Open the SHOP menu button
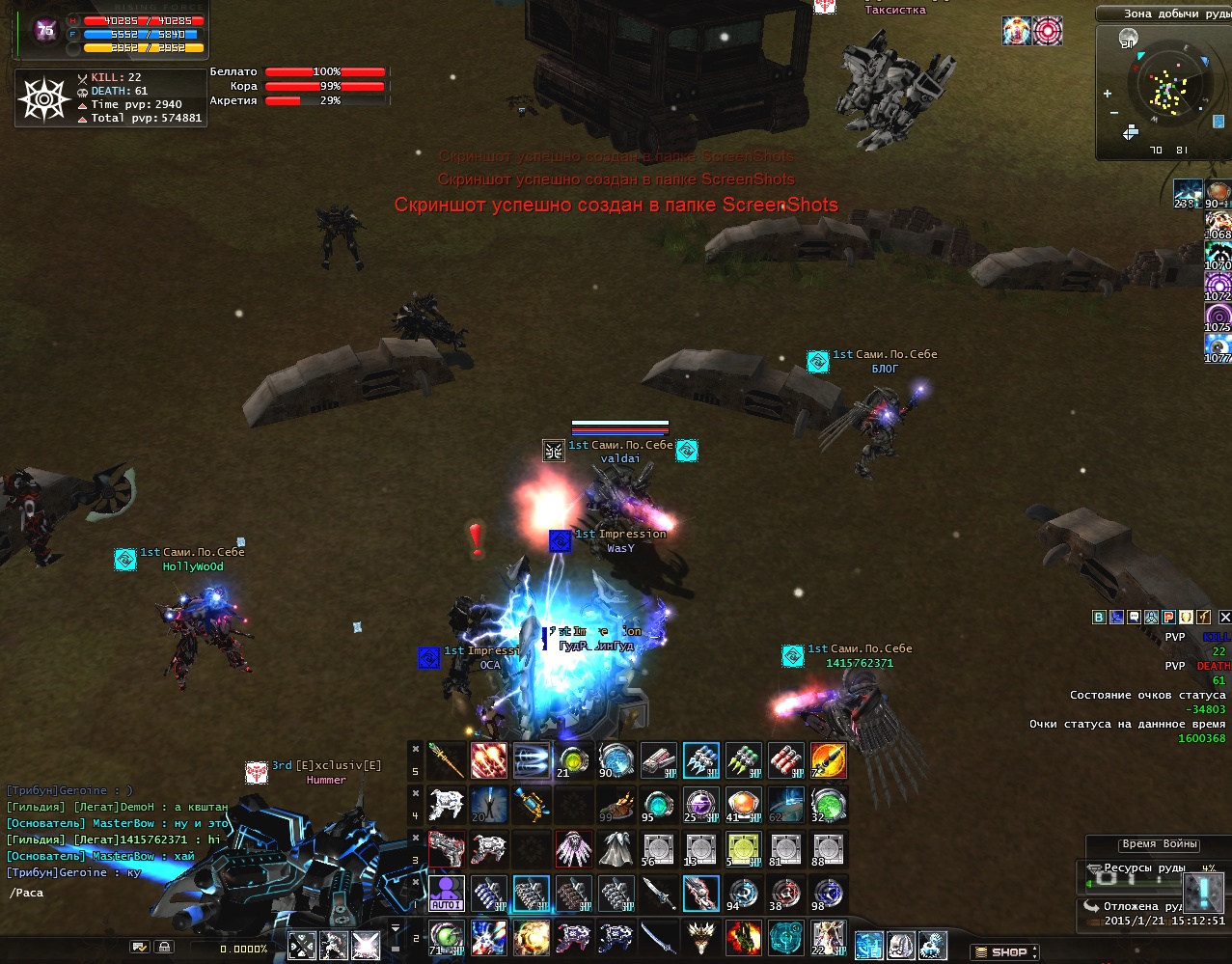The width and height of the screenshot is (1232, 964). click(x=1003, y=951)
